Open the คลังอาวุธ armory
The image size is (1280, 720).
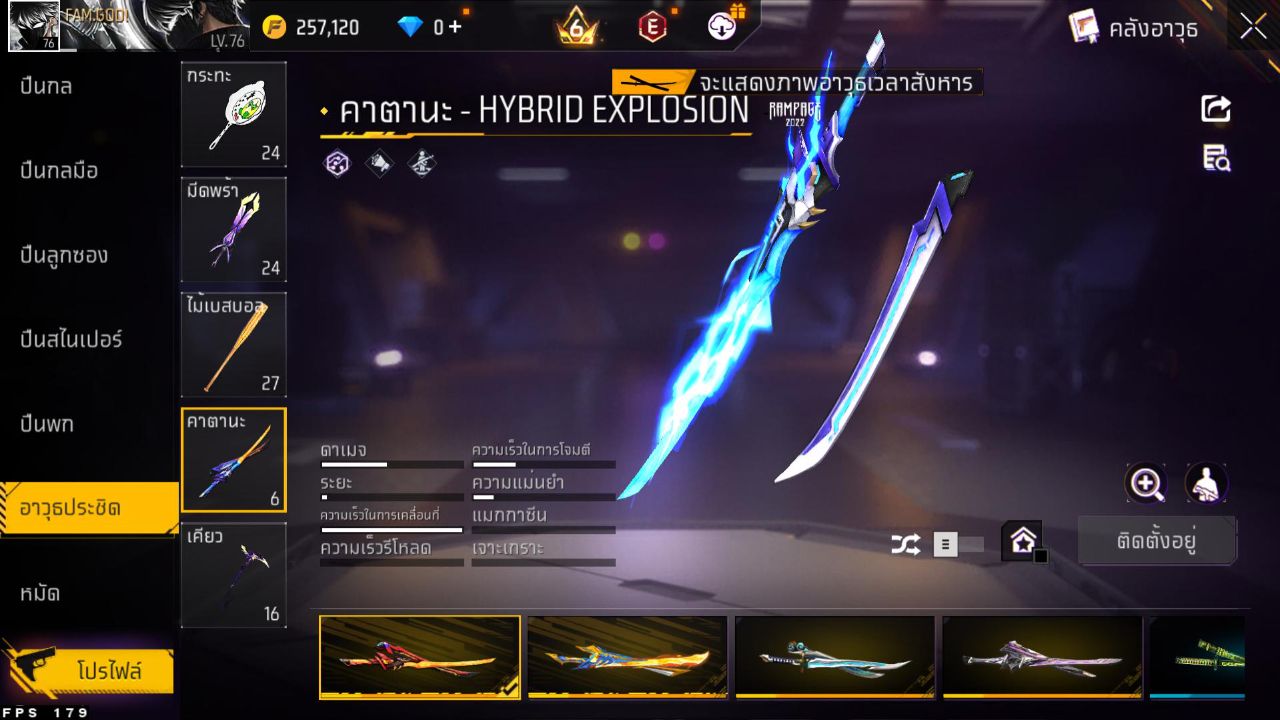coord(1134,28)
